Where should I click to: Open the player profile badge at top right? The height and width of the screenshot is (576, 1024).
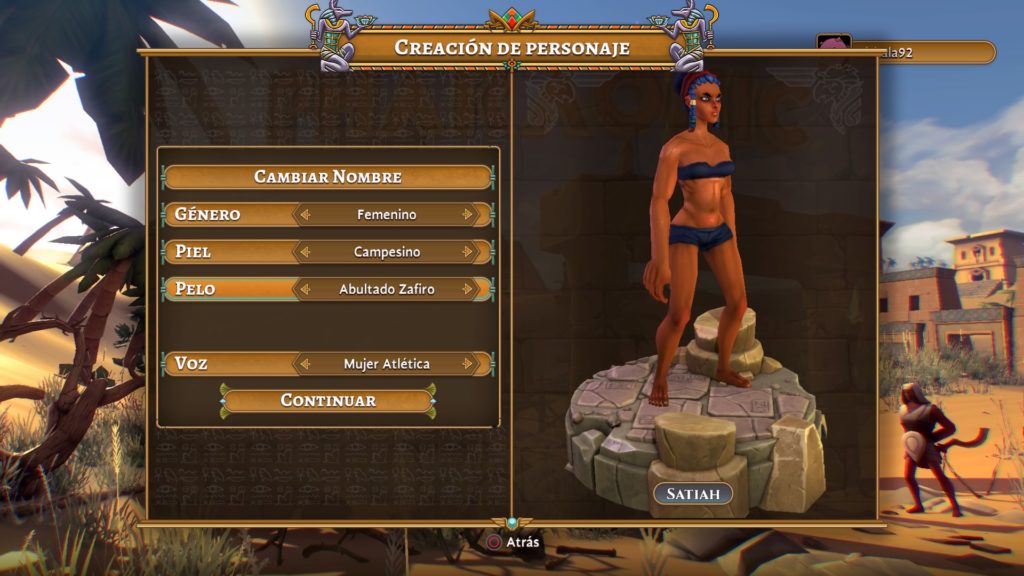coord(905,52)
